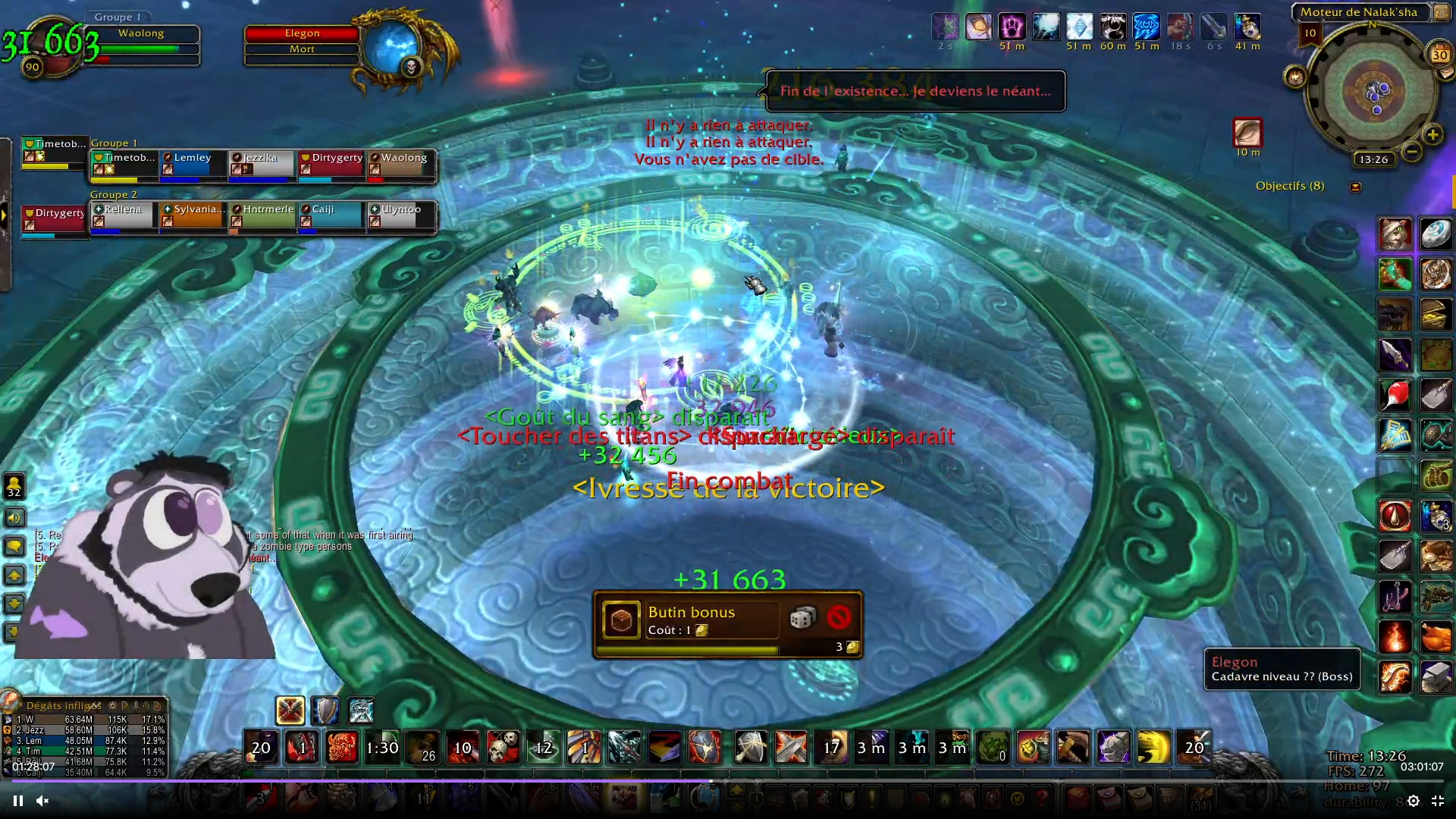Select Sylvania in raid Groupe 2
Screen dimensions: 1456x819
[193, 215]
